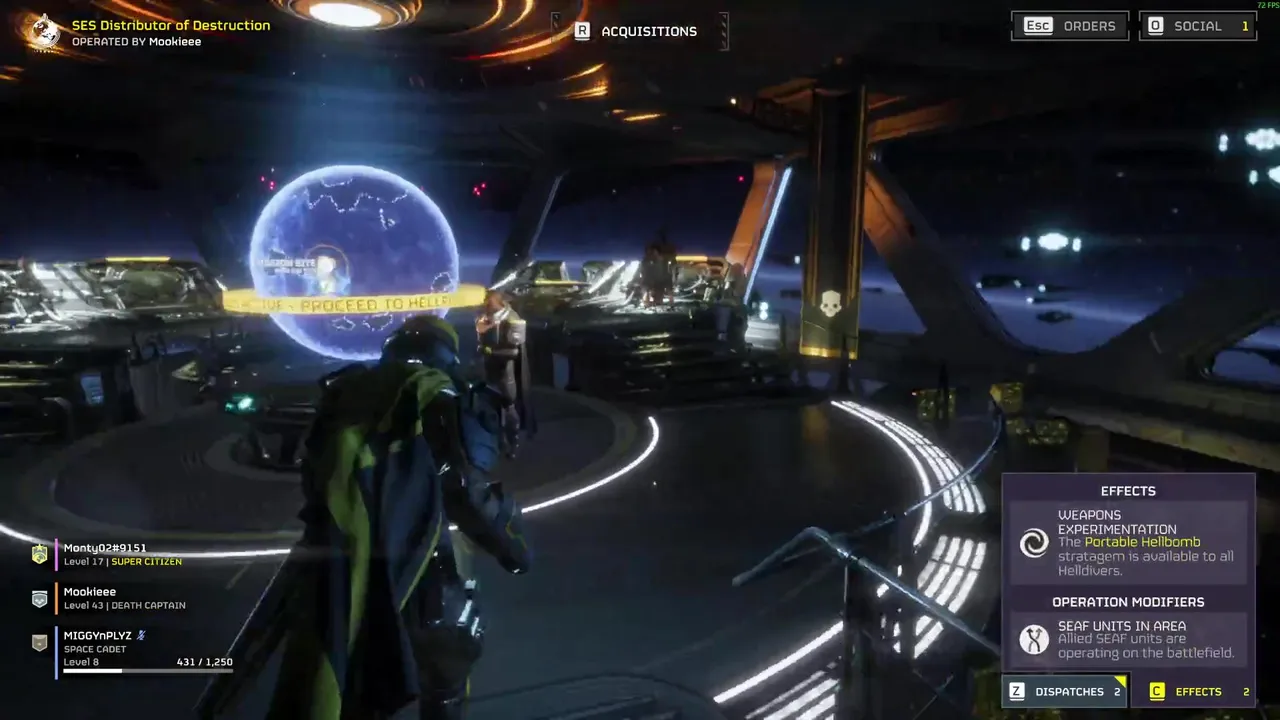This screenshot has height=720, width=1280.
Task: Click the SES Distributor of Destruction ship banner
Action: 160,32
